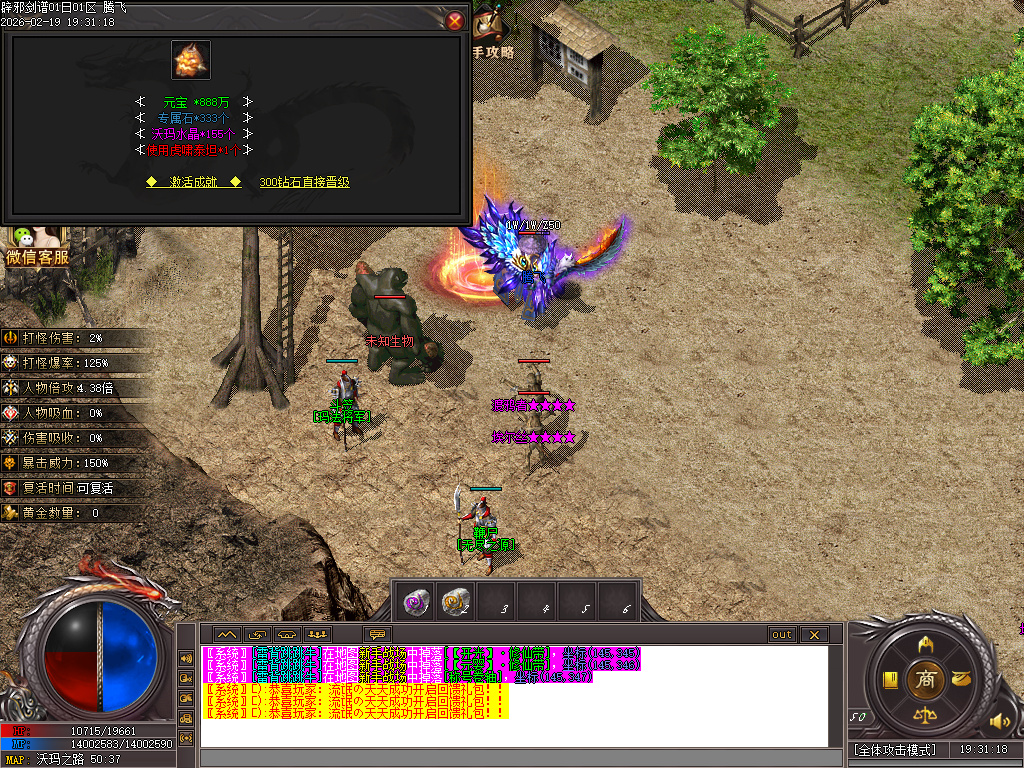1024x768 pixels.
Task: Choose 300钻石直接晋级 direct upgrade link
Action: coord(304,182)
